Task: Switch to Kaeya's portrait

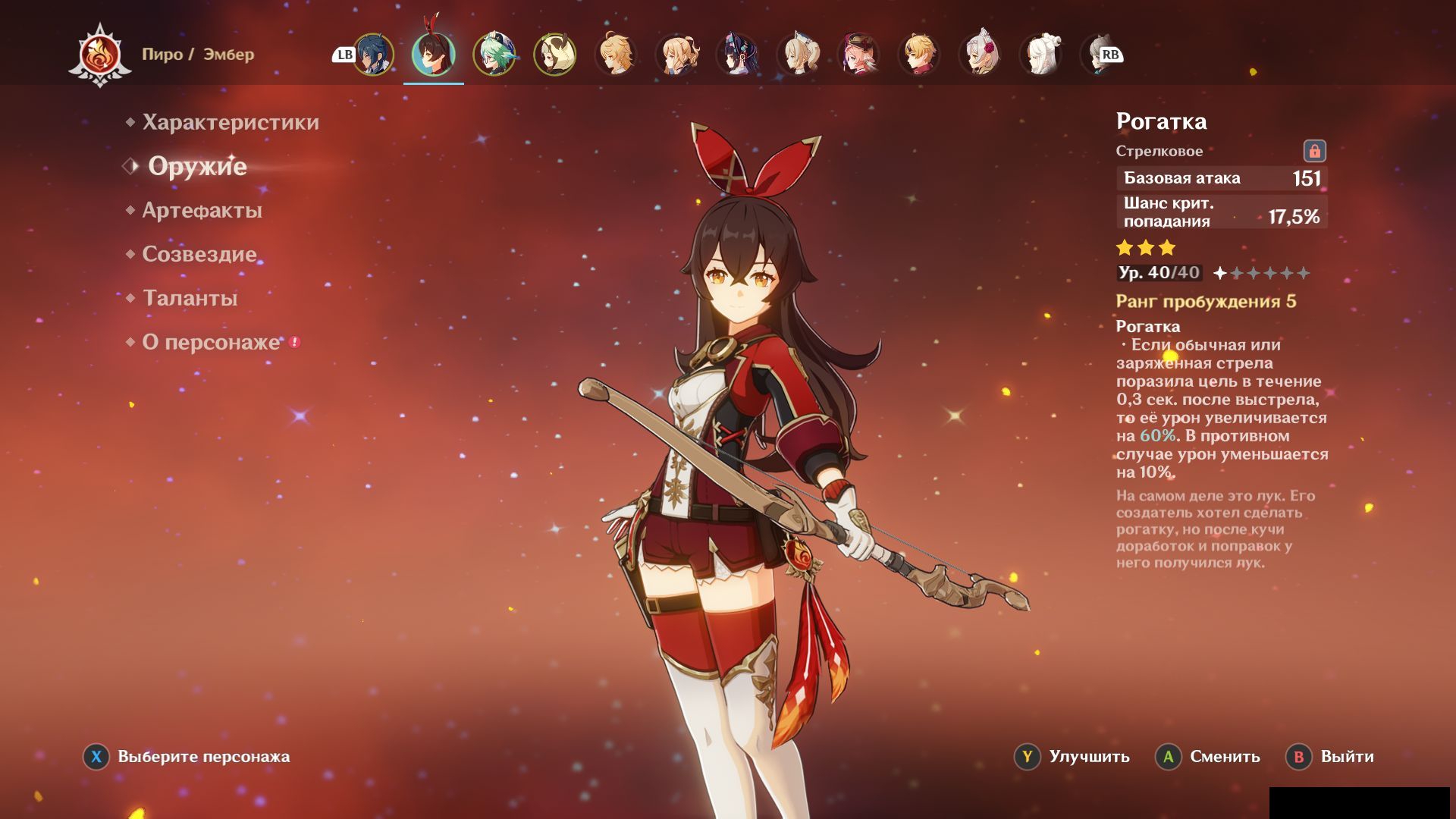Action: 373,55
